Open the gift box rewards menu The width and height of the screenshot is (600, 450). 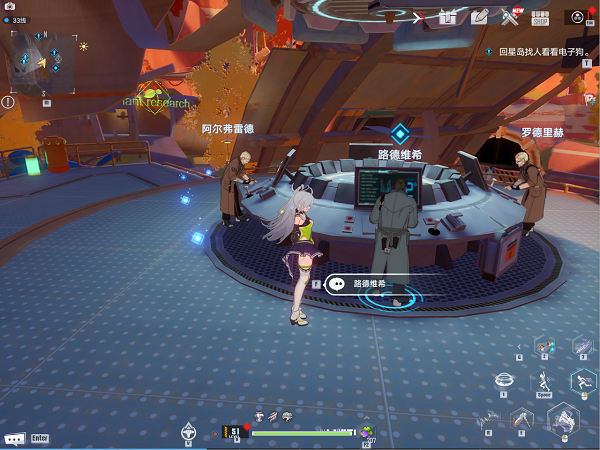coord(448,16)
